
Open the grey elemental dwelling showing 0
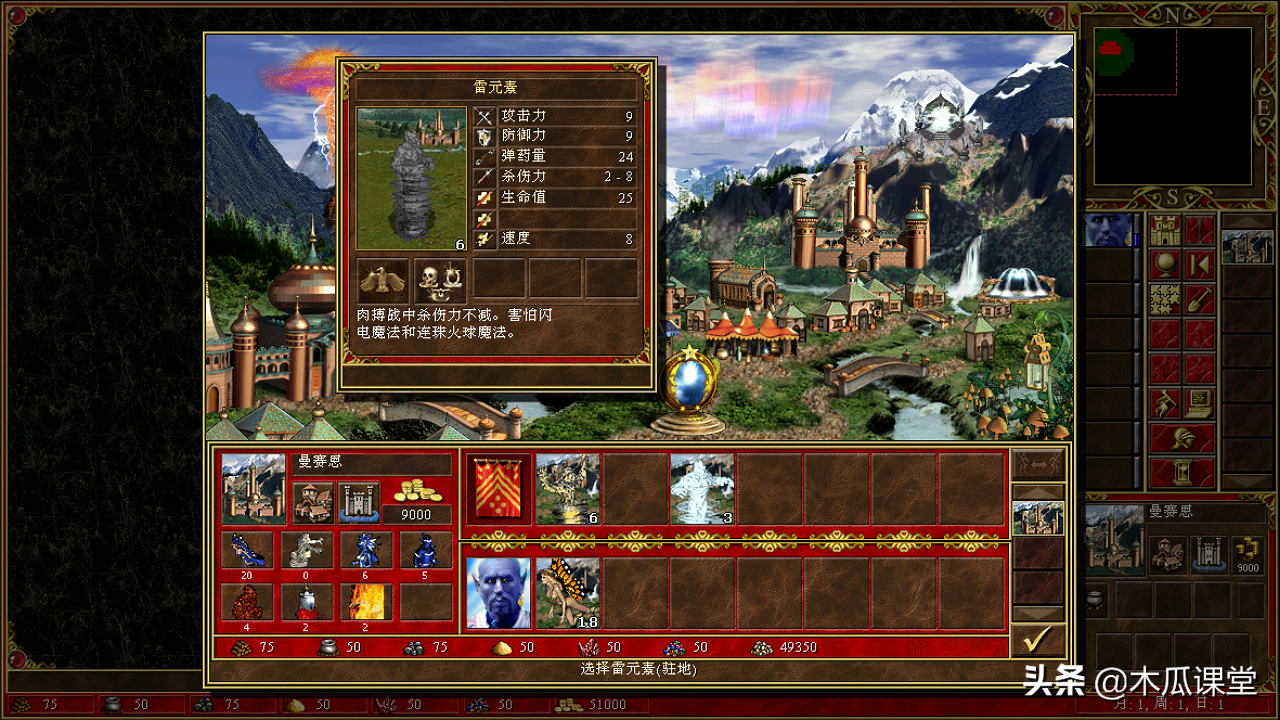point(306,551)
